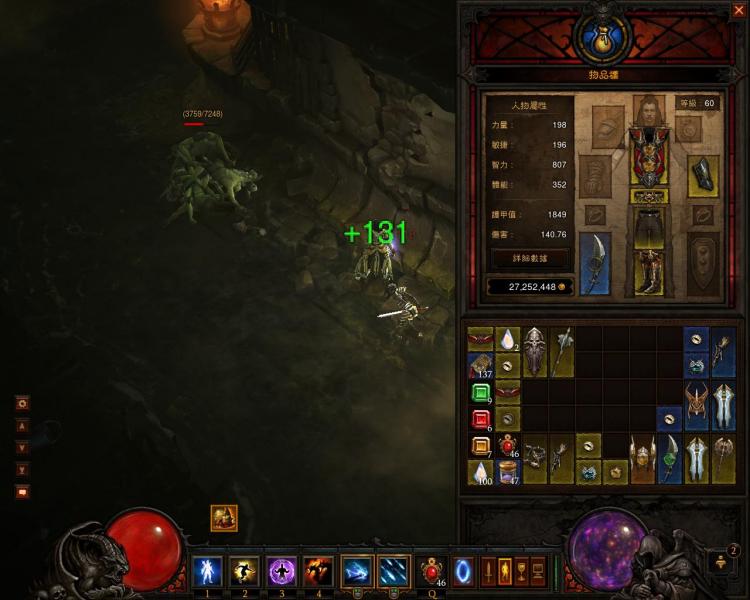Select the equipped boots slot
Screen dimensions: 750x600
pyautogui.click(x=649, y=271)
